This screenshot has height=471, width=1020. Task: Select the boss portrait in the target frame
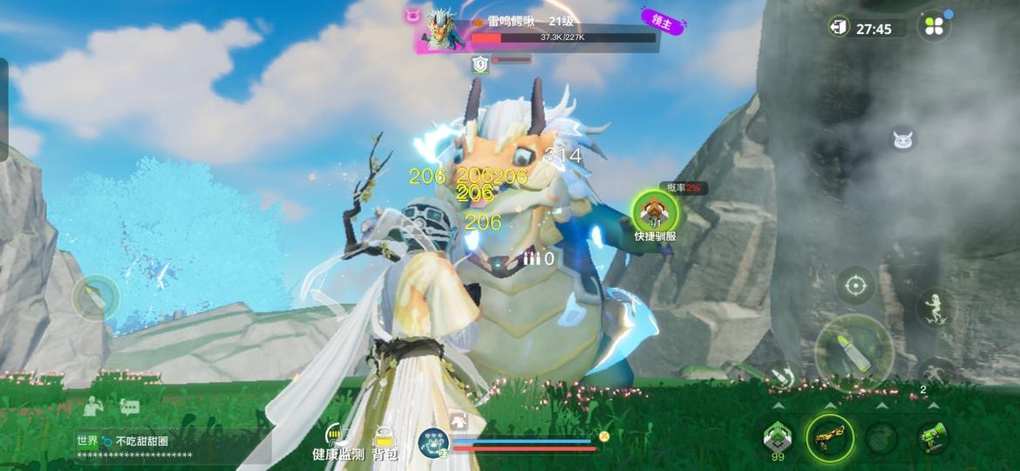coord(441,28)
